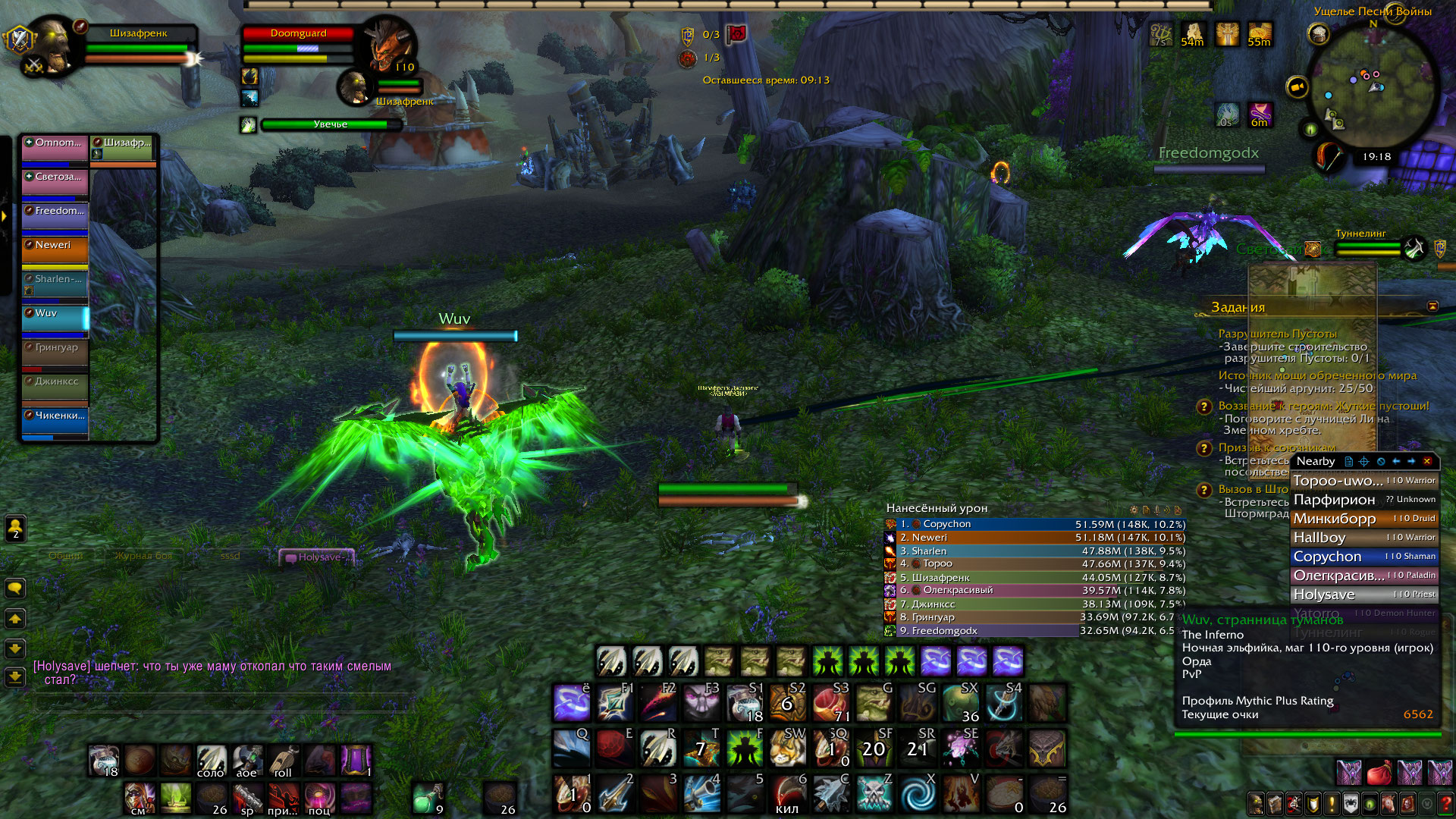Viewport: 1456px width, 819px height.
Task: Click the Doomguard target portrait
Action: click(x=390, y=45)
